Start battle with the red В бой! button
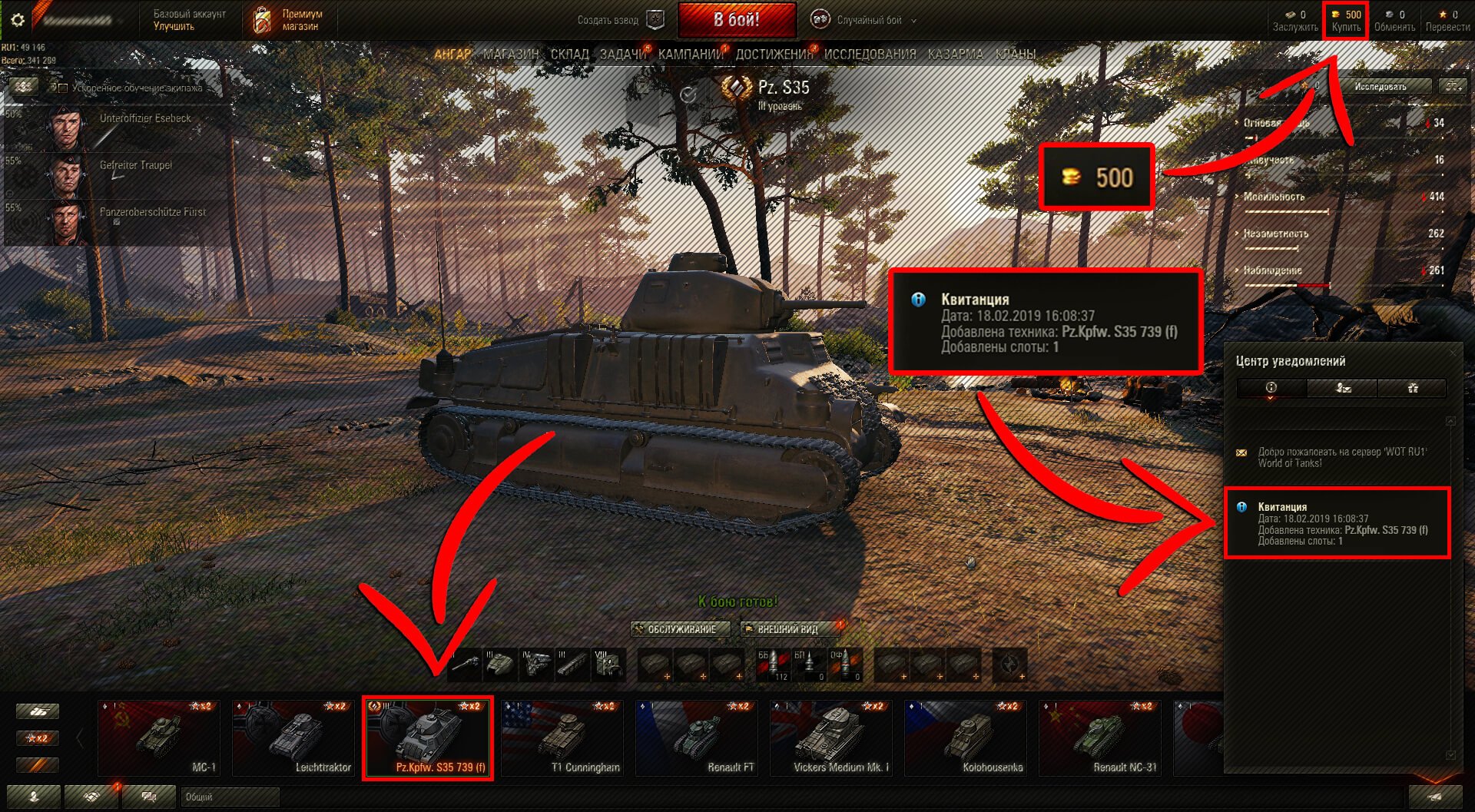Image resolution: width=1475 pixels, height=812 pixels. click(x=736, y=20)
